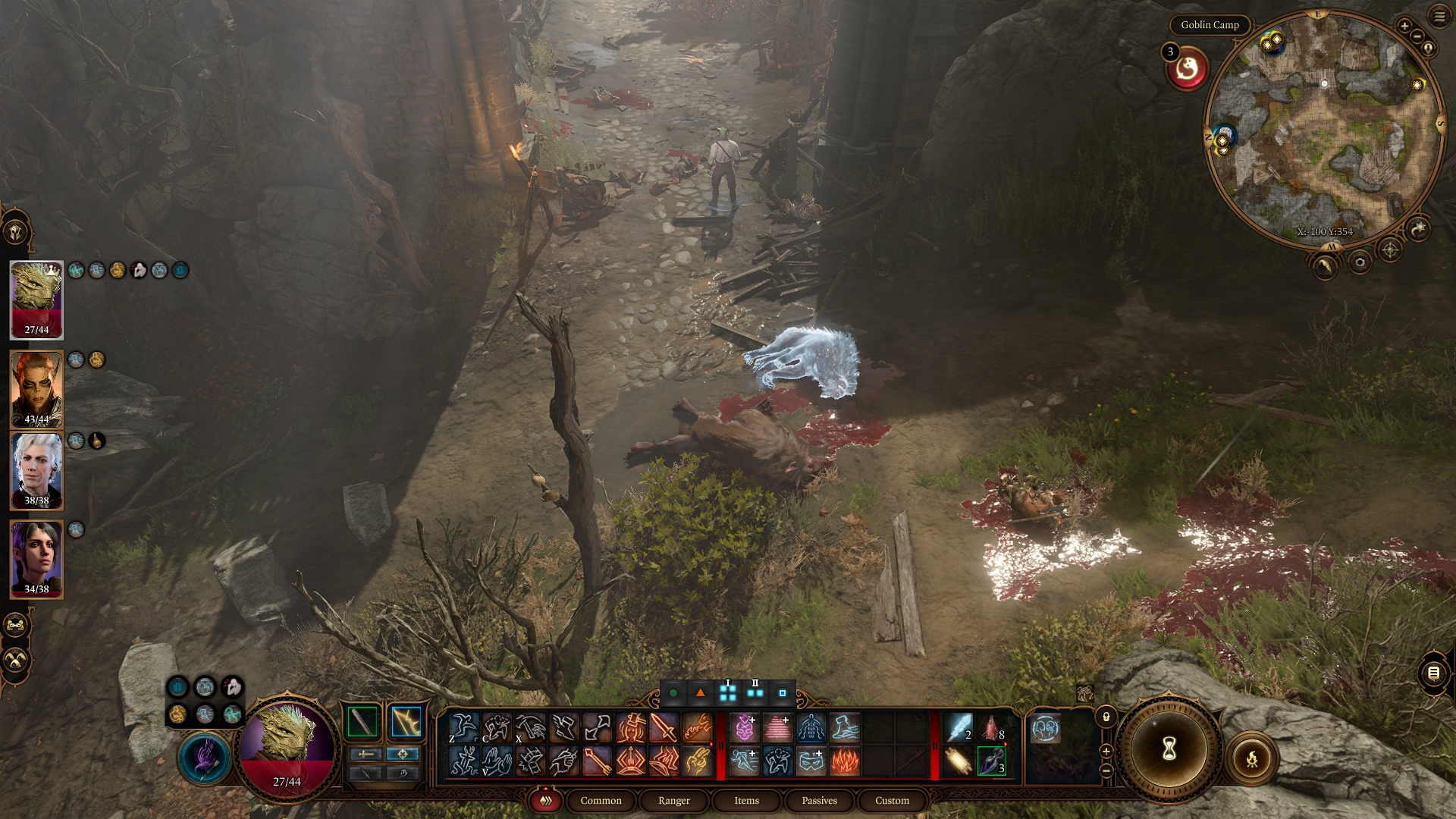Click the campfire rest button
This screenshot has width=1456, height=819.
click(x=1251, y=758)
